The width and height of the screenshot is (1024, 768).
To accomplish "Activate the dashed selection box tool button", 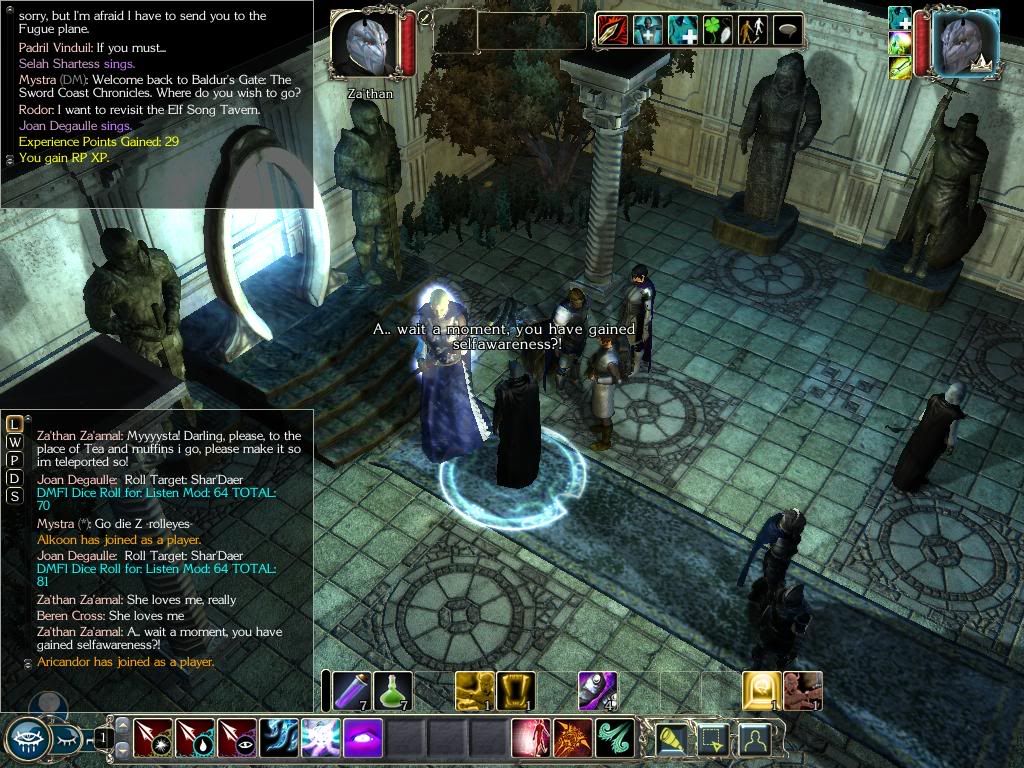I will point(714,739).
